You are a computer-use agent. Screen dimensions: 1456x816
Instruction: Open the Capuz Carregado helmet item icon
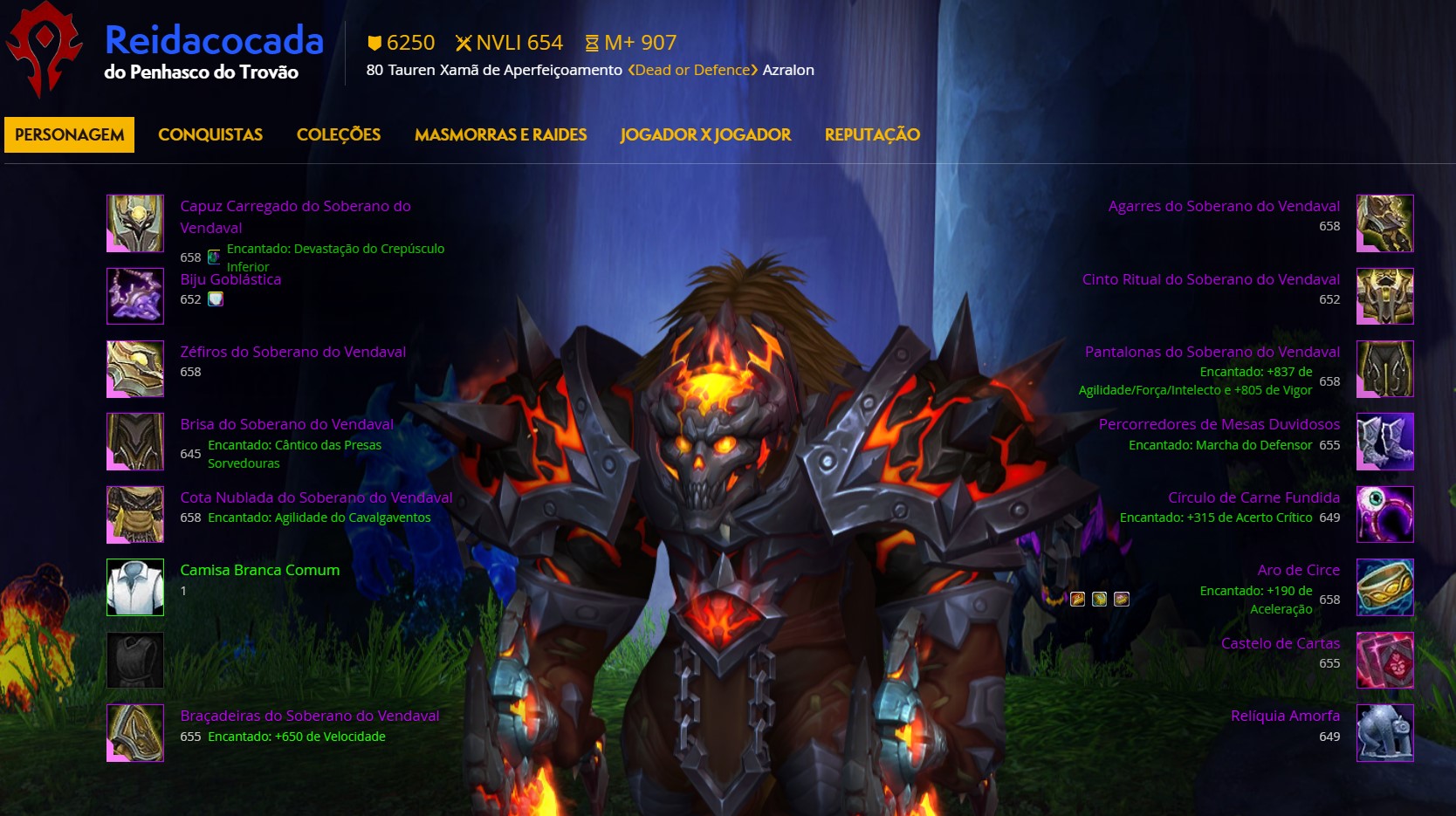[134, 223]
